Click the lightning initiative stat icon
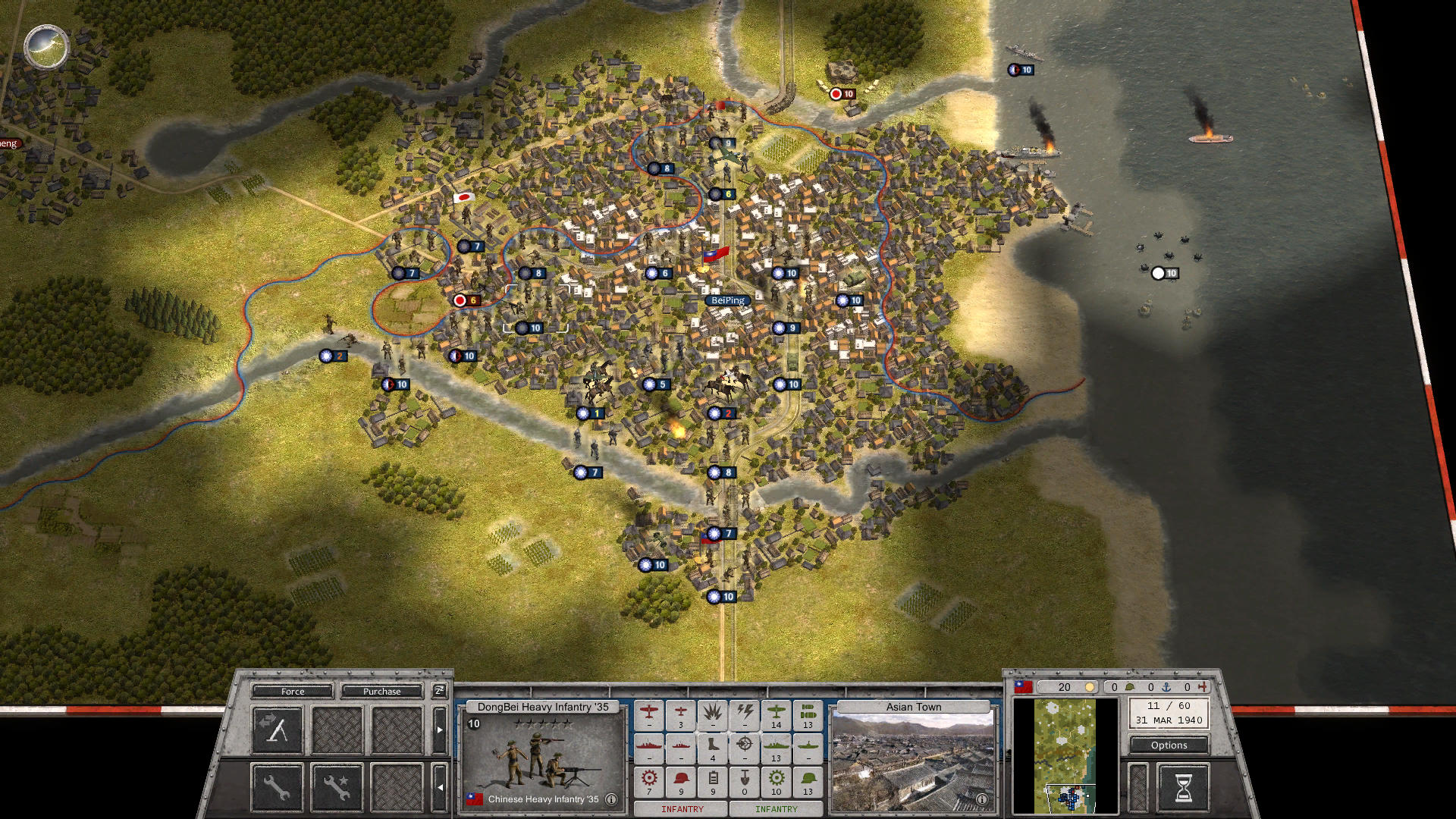1456x819 pixels. point(743,716)
